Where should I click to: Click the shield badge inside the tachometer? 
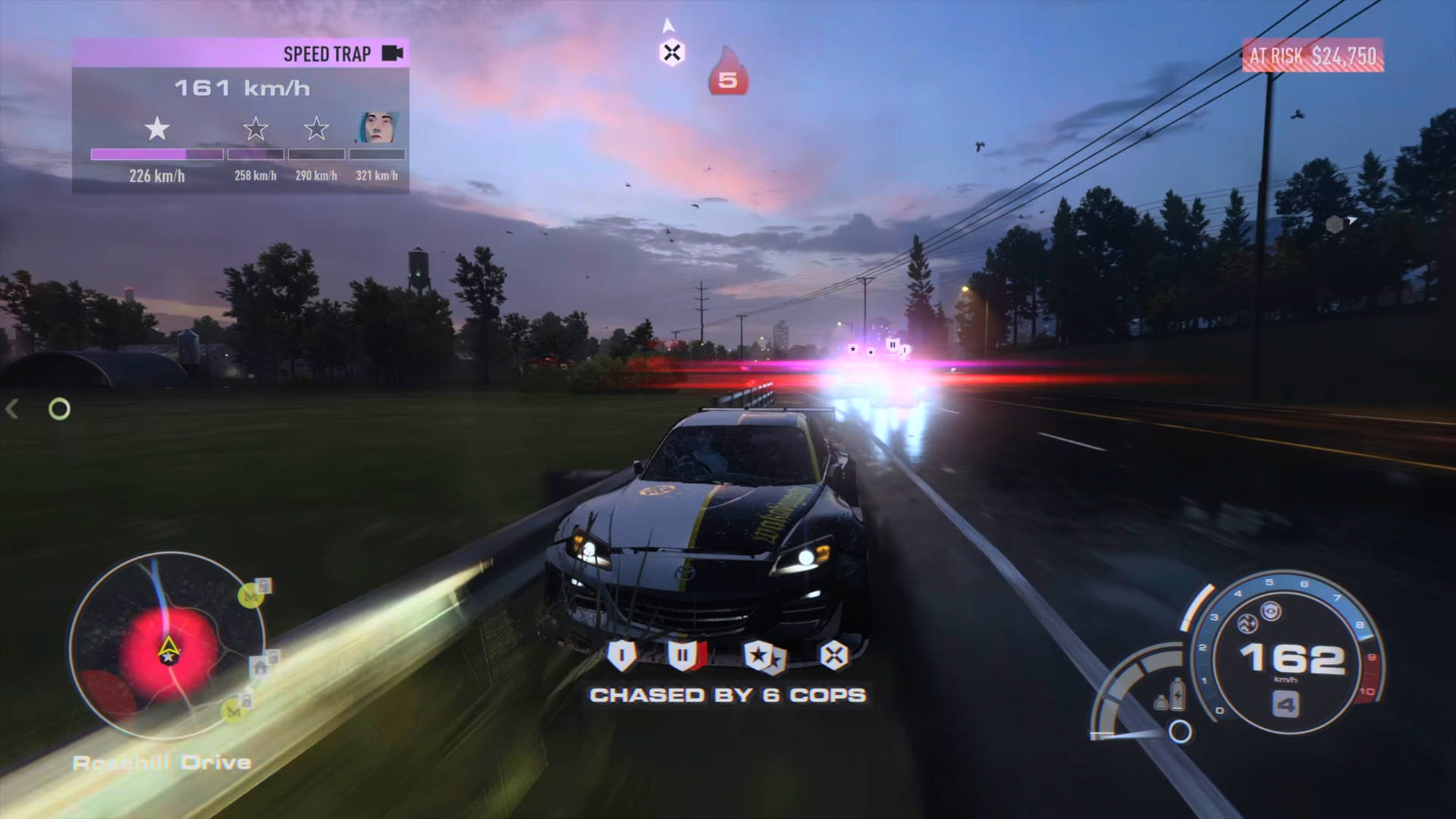(x=1272, y=611)
